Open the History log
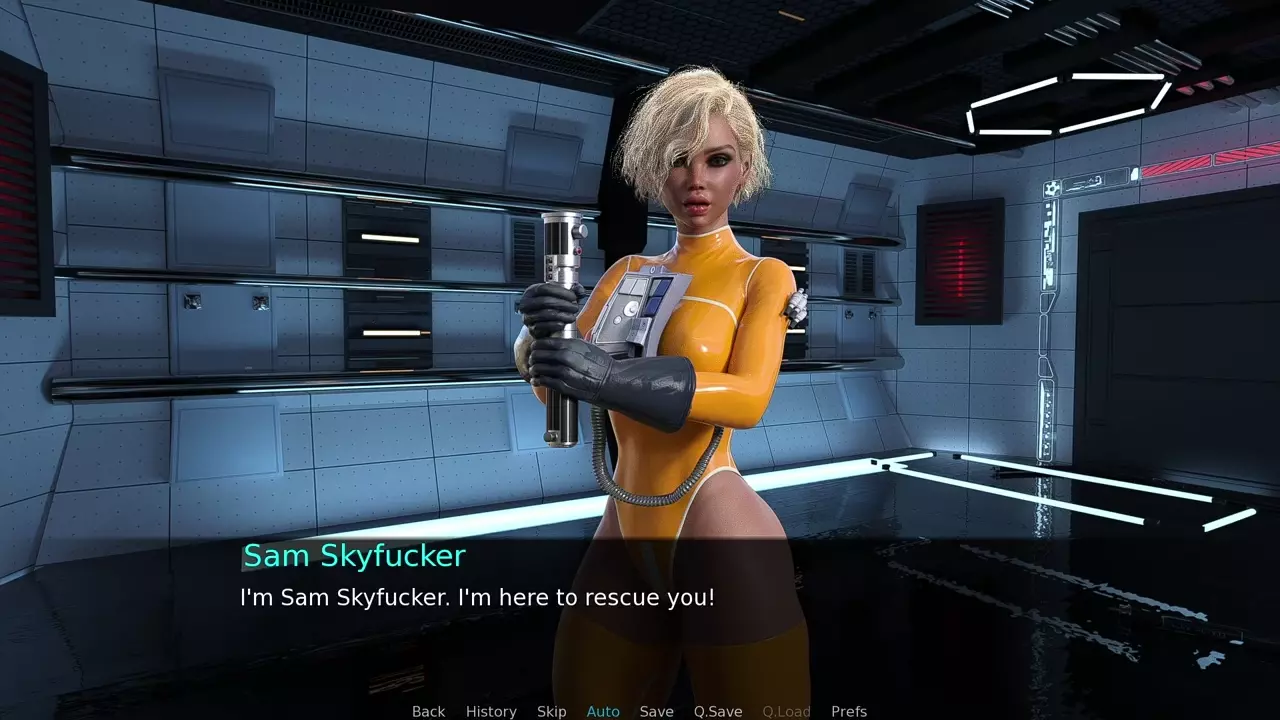This screenshot has width=1280, height=720. coord(491,711)
